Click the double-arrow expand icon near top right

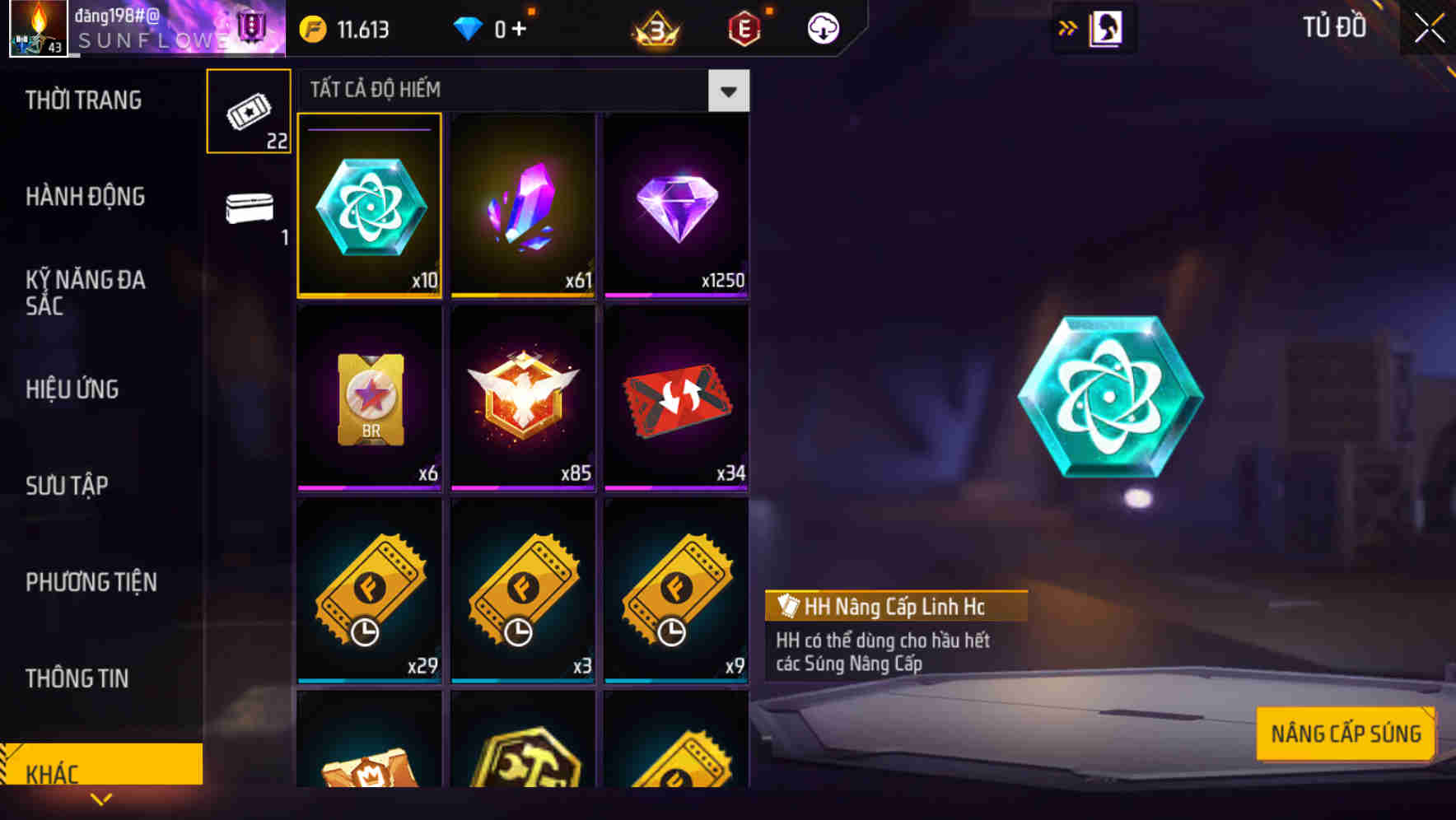coord(1068,27)
